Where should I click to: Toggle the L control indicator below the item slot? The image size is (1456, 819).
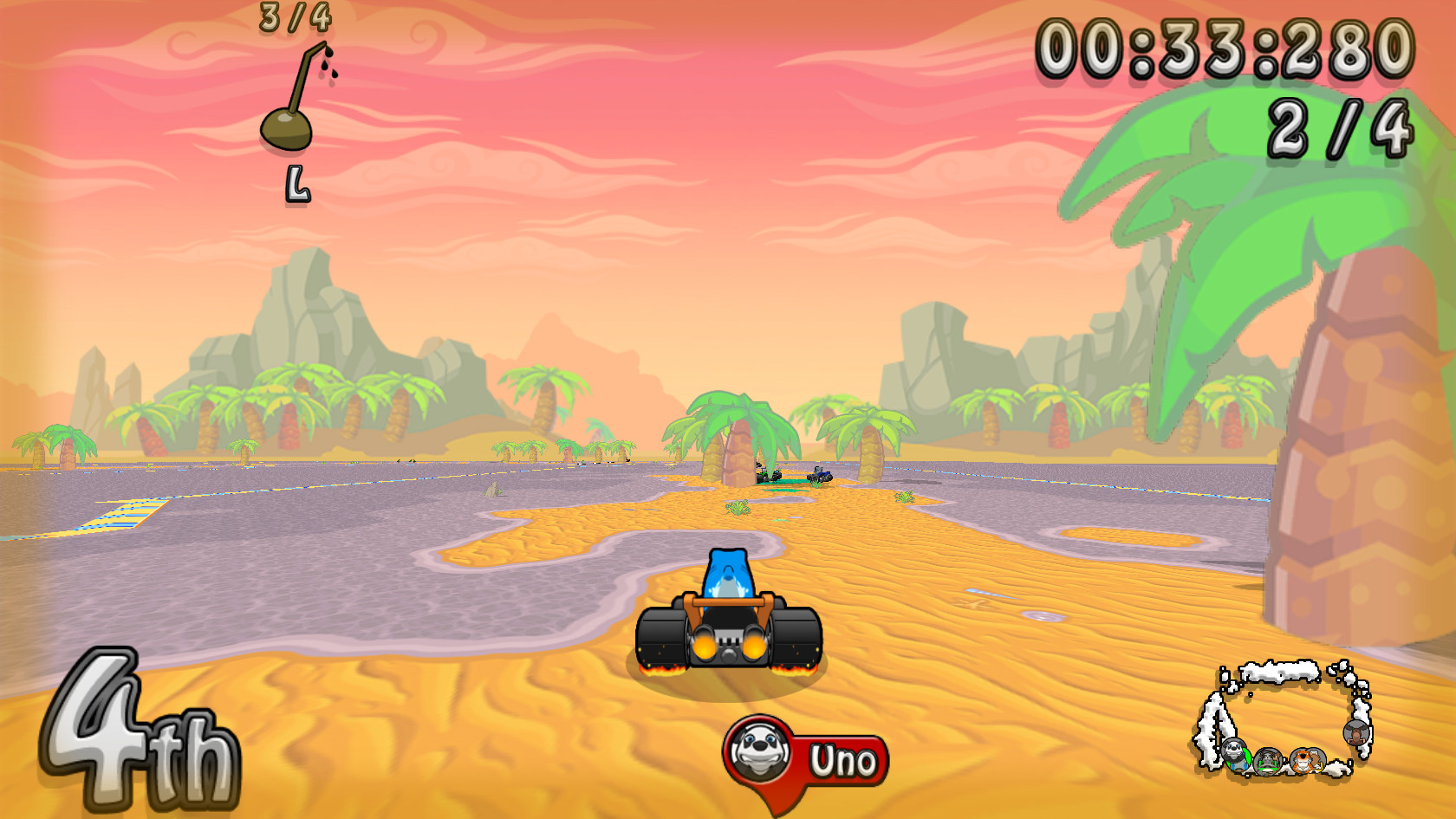(x=298, y=184)
